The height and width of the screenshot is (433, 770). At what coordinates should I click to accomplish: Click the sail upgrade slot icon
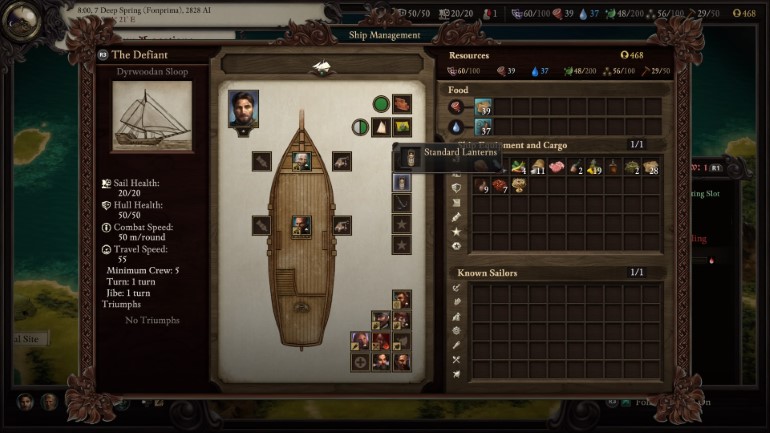[381, 127]
